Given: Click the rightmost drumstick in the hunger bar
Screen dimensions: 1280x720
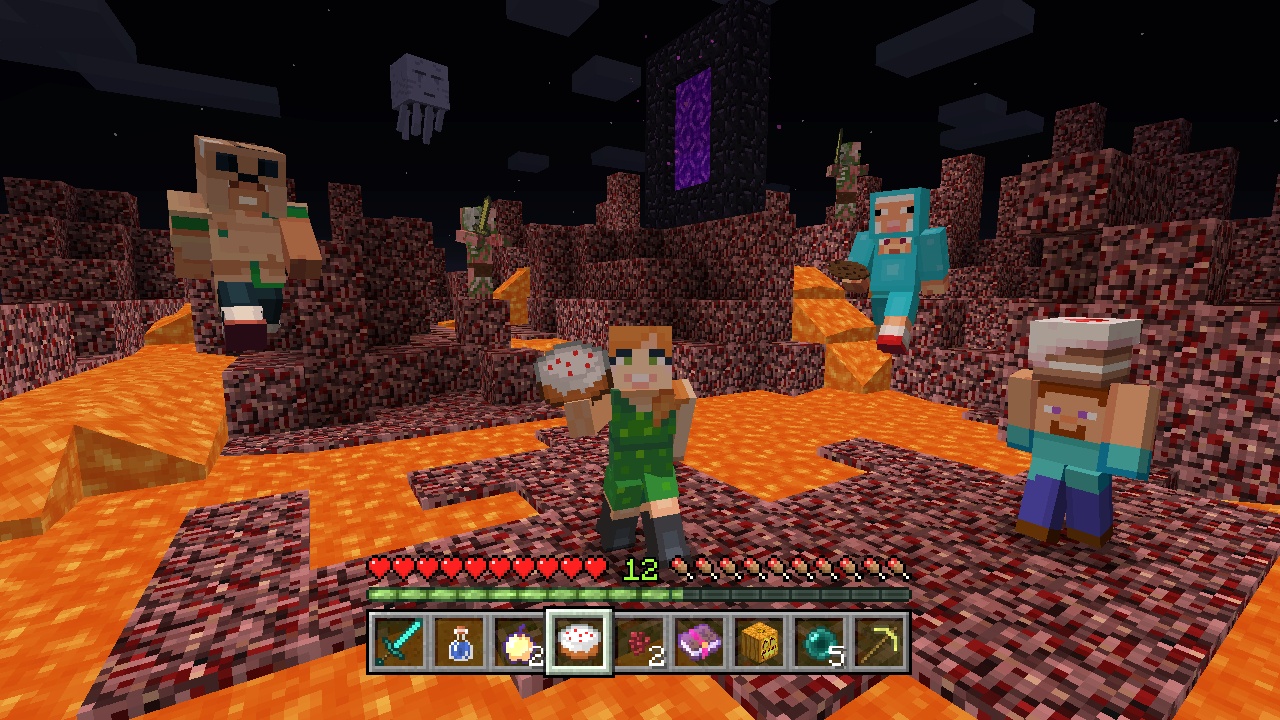Looking at the screenshot, I should (895, 567).
